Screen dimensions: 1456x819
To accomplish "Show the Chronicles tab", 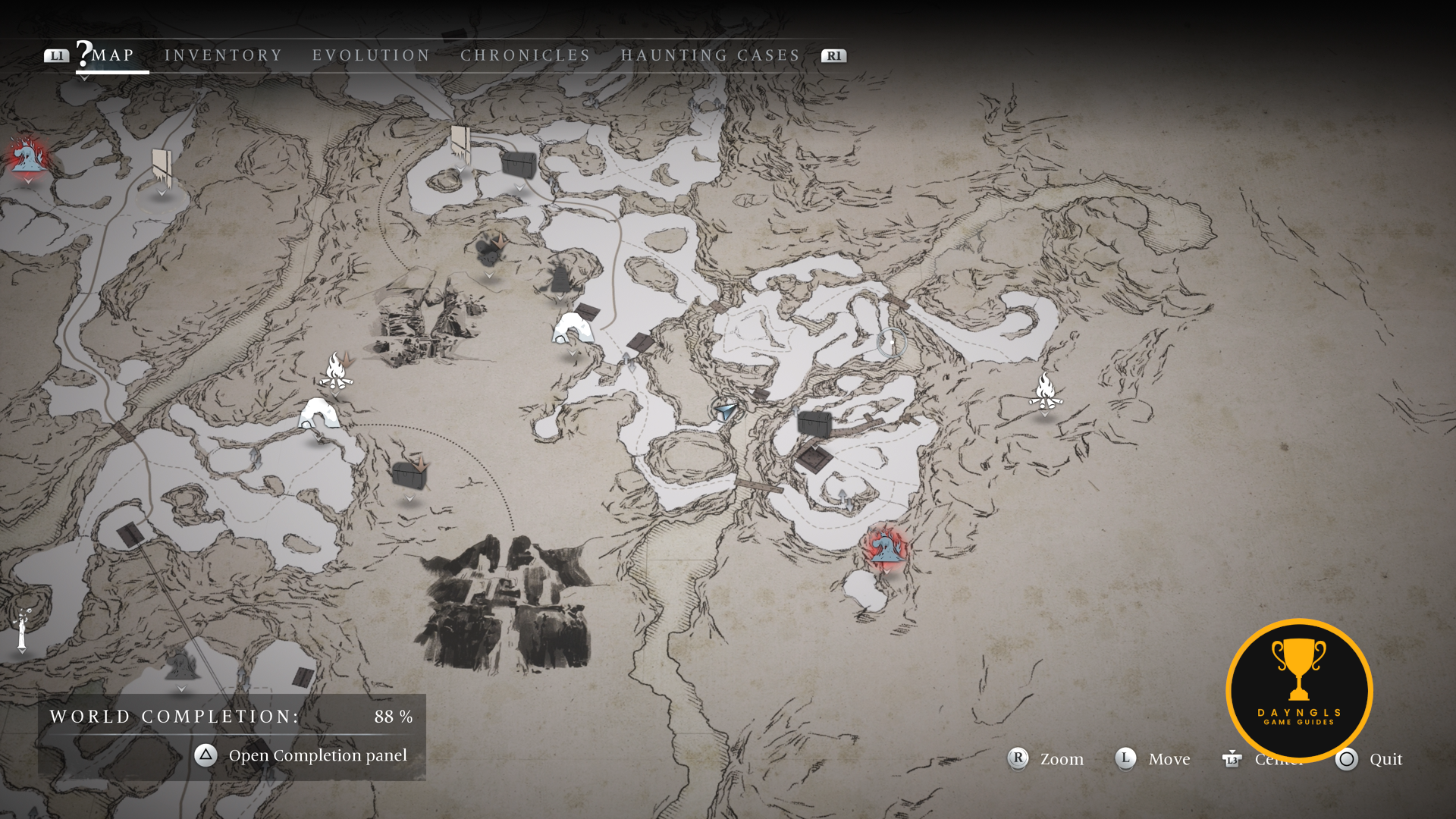I will click(526, 55).
